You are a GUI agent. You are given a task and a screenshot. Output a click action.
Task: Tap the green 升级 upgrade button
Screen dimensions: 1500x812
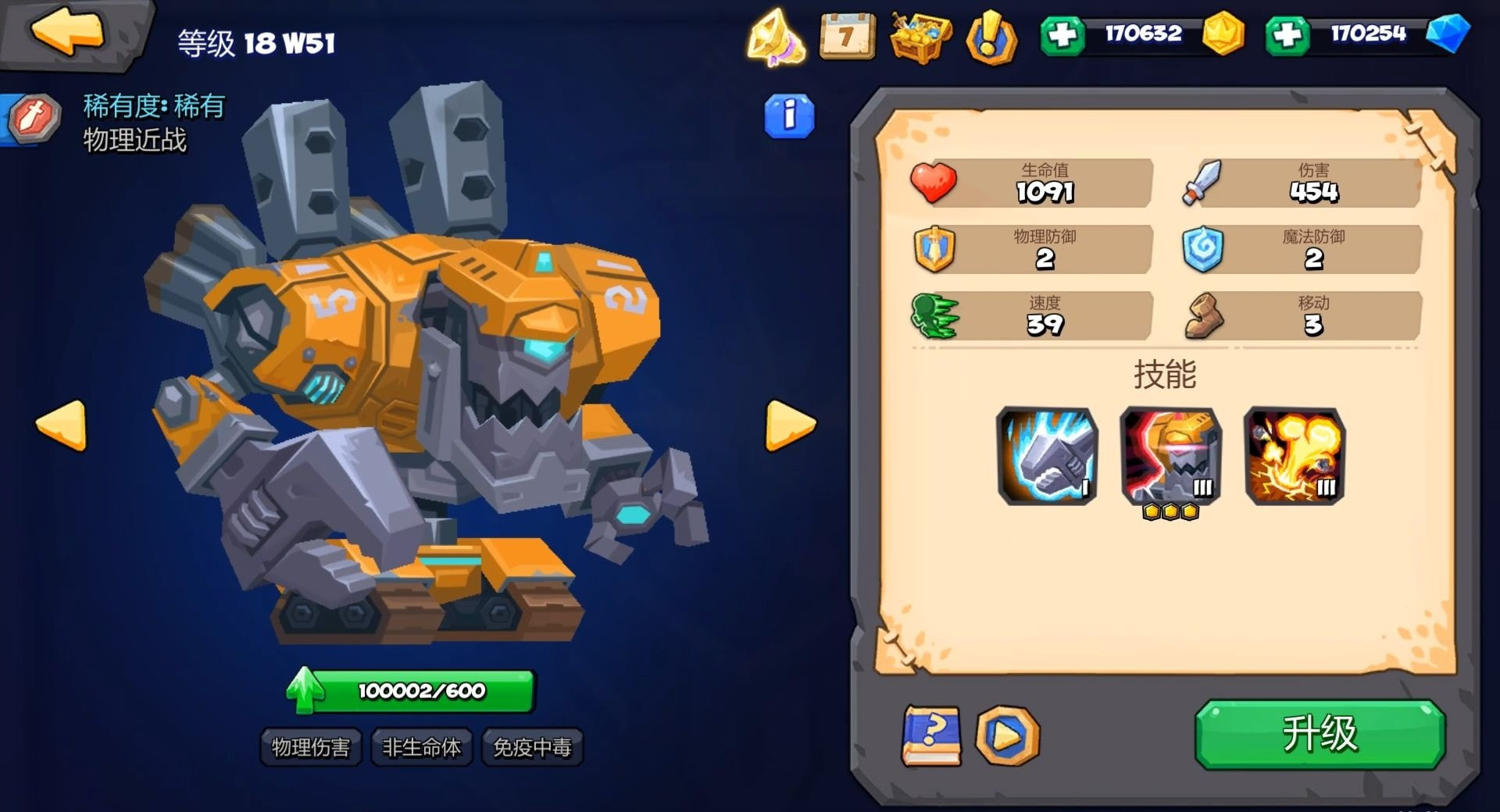tap(1320, 733)
